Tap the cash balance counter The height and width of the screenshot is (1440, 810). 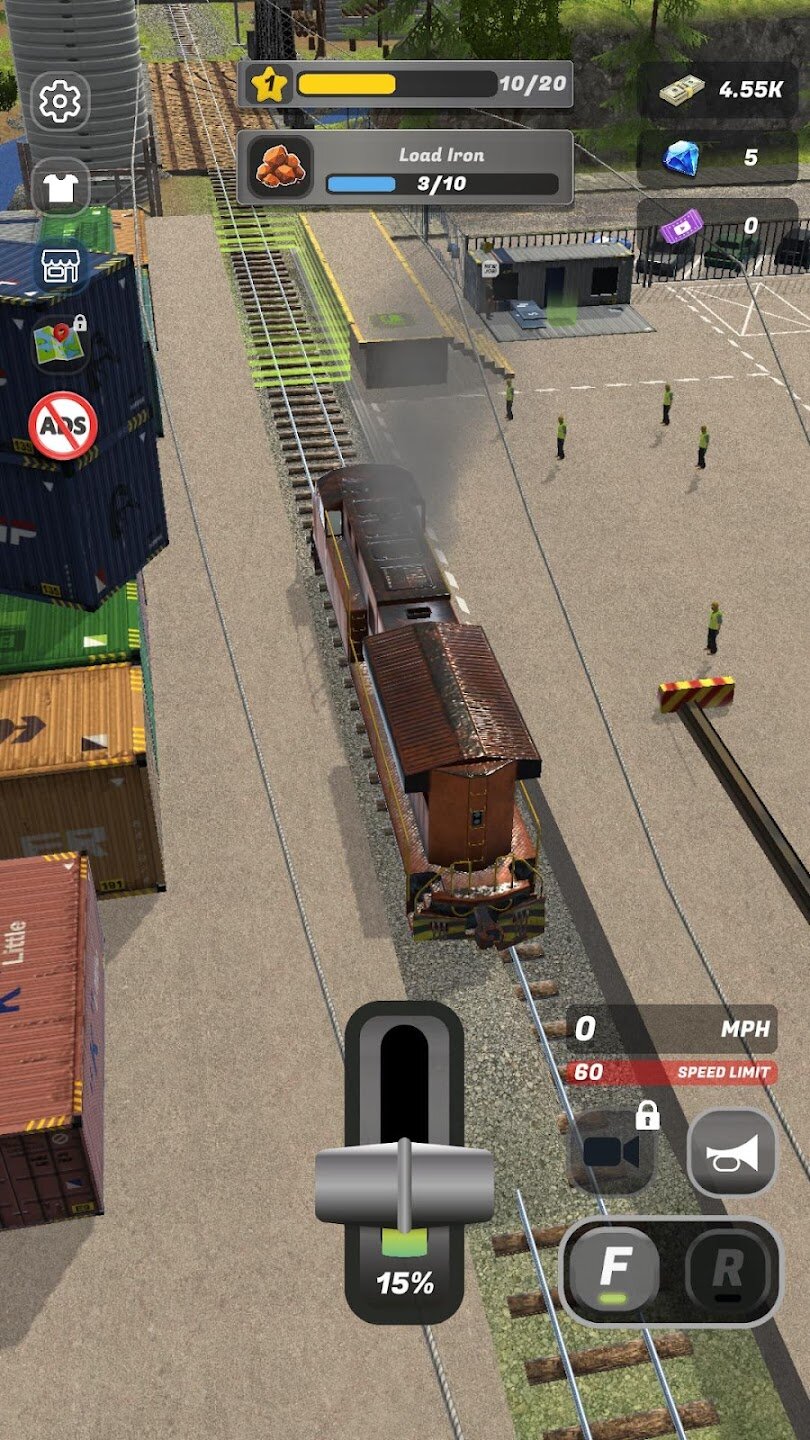718,89
